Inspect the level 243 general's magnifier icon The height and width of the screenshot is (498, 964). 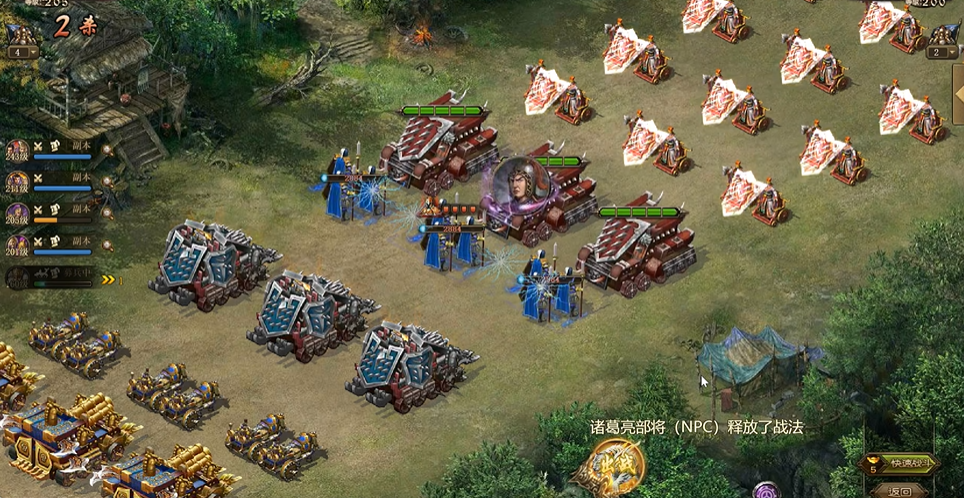tap(107, 151)
